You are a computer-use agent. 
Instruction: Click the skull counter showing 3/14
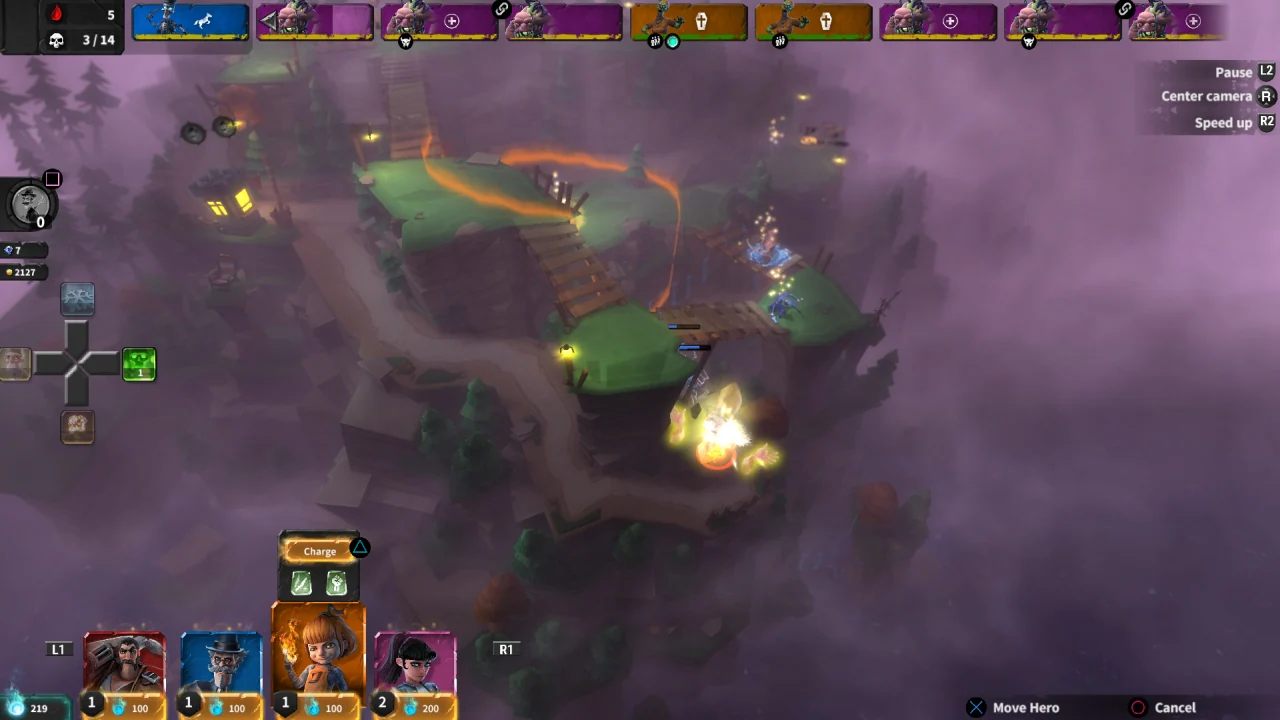click(x=57, y=40)
